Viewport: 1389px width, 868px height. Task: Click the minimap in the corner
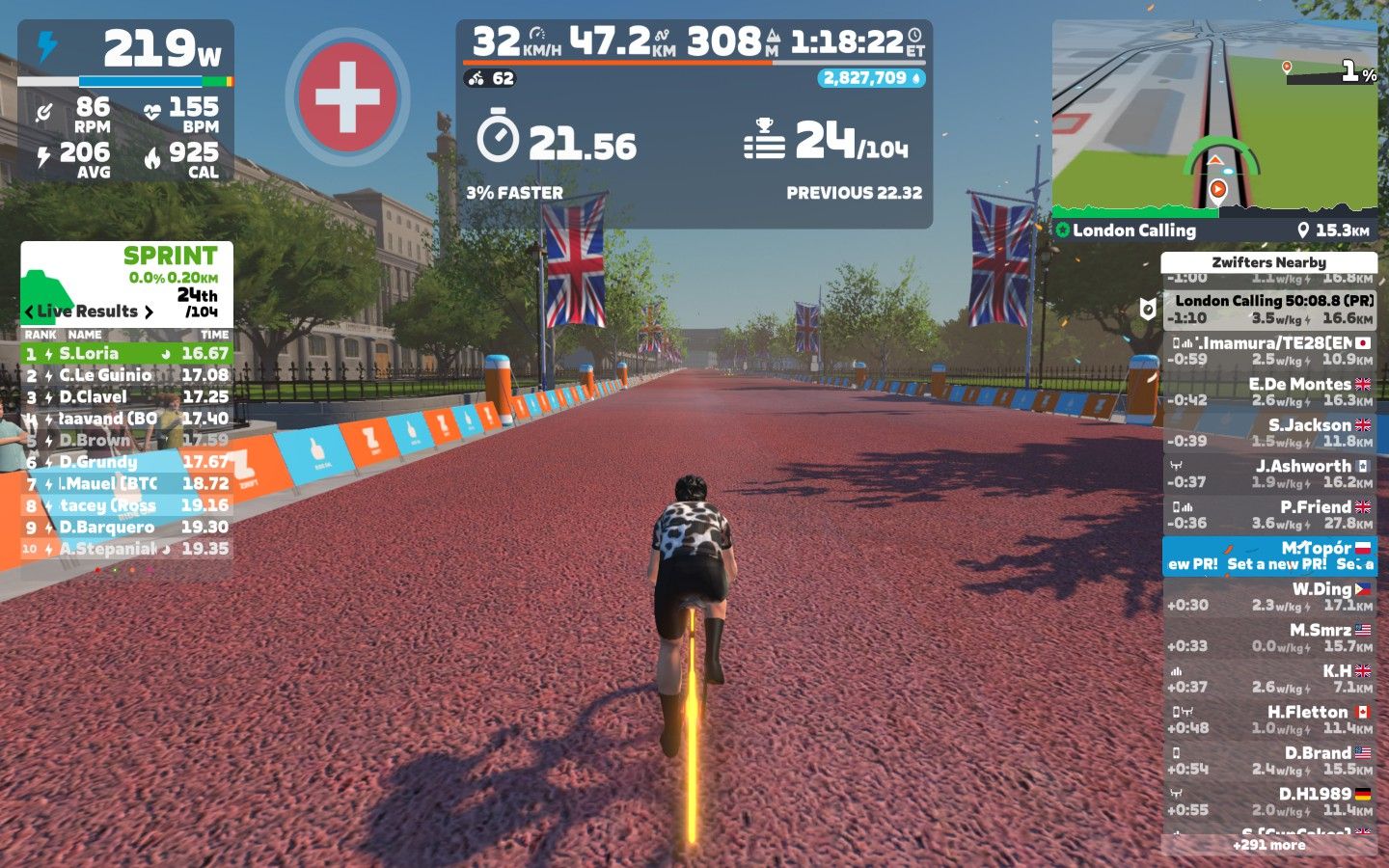[x=1214, y=118]
